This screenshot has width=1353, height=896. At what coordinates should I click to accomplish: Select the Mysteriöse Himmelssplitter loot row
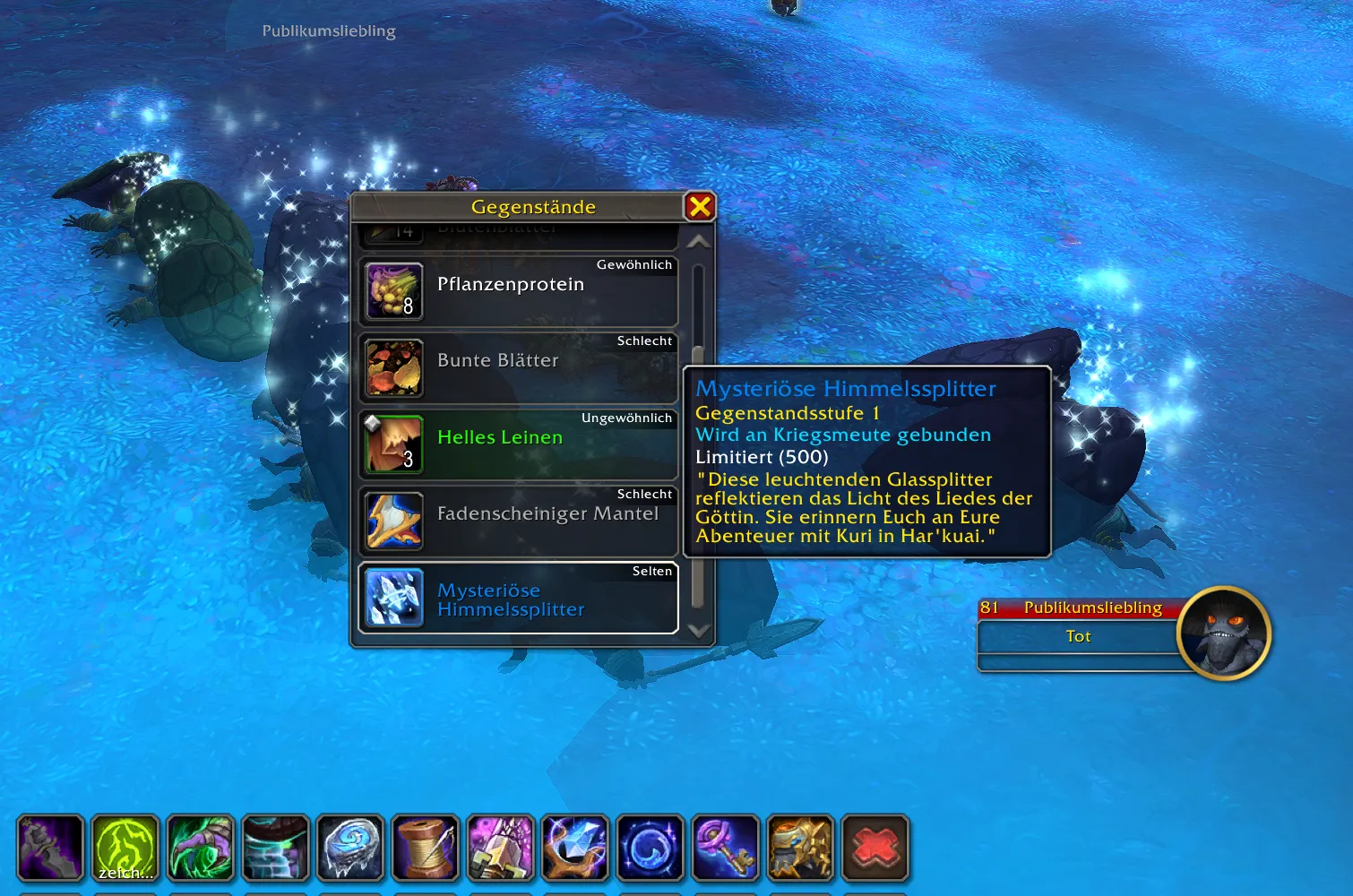coord(518,598)
